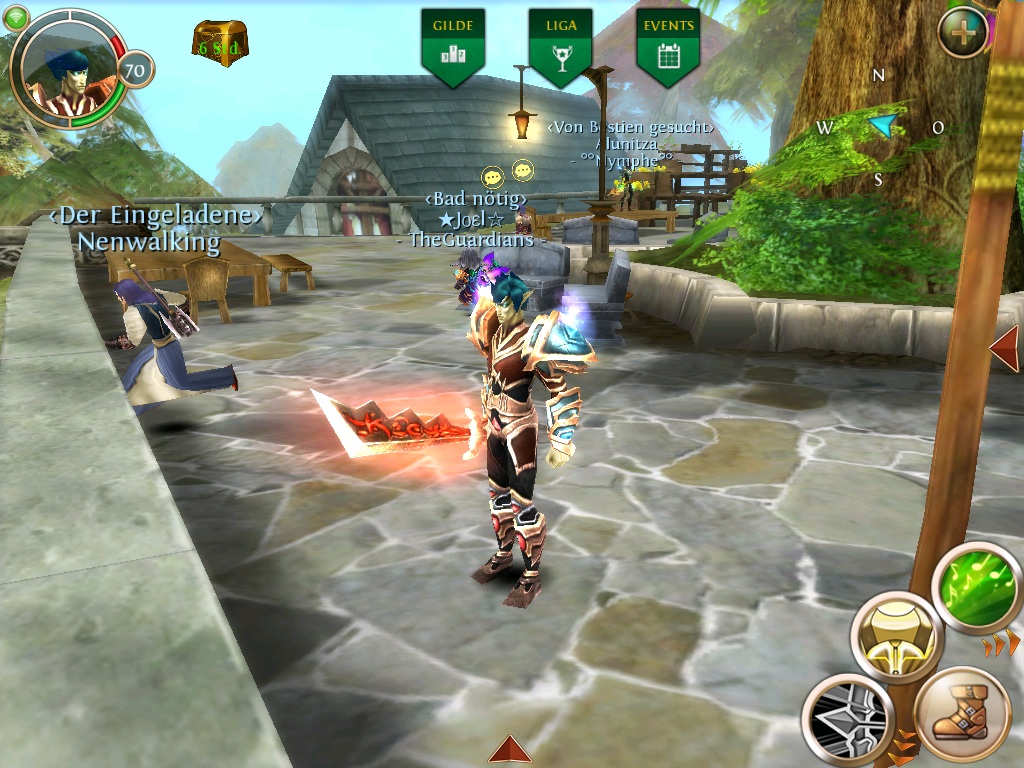Activate the green slash skill
This screenshot has width=1024, height=768.
(976, 587)
